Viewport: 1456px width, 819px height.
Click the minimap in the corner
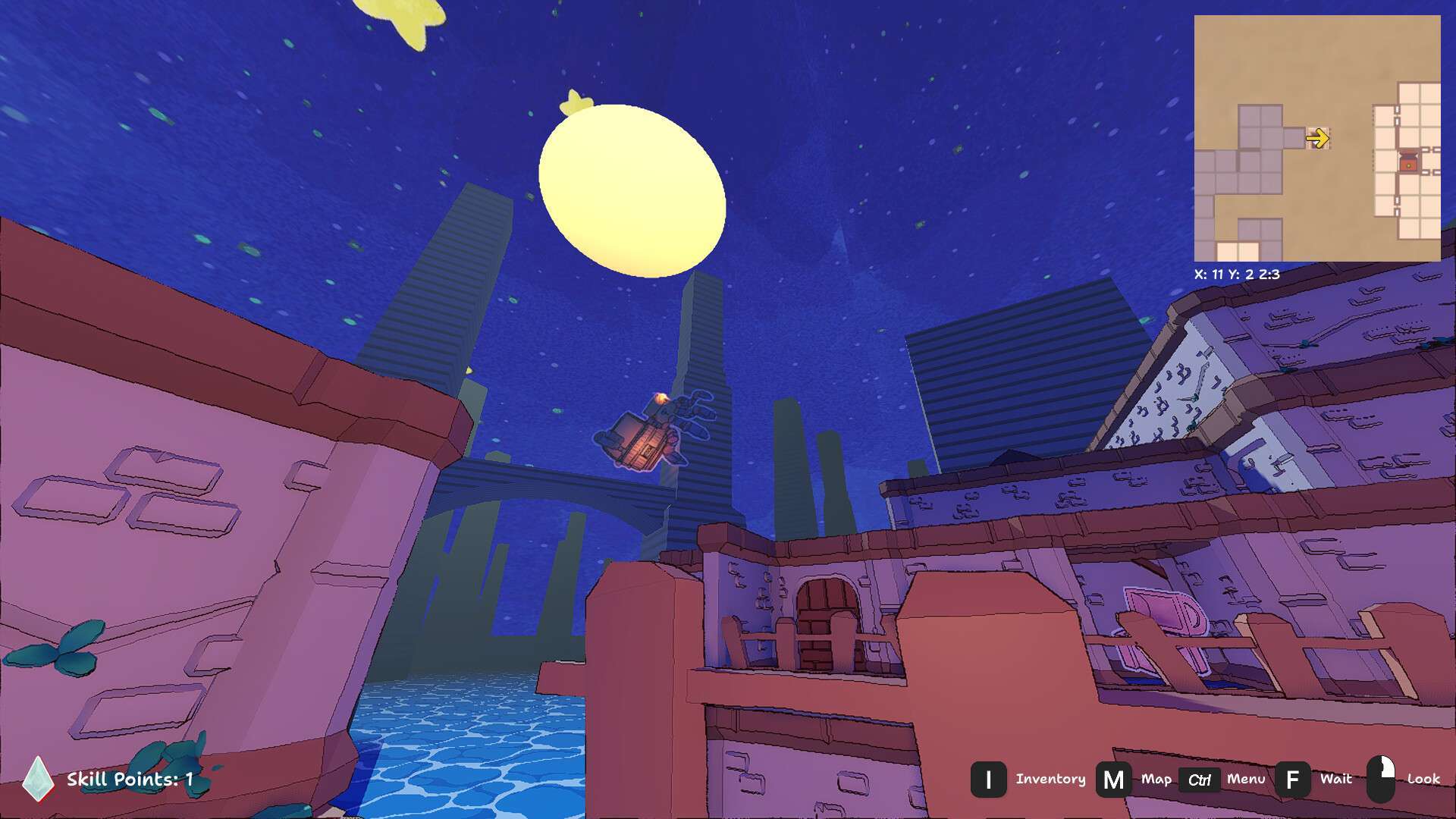[1316, 138]
